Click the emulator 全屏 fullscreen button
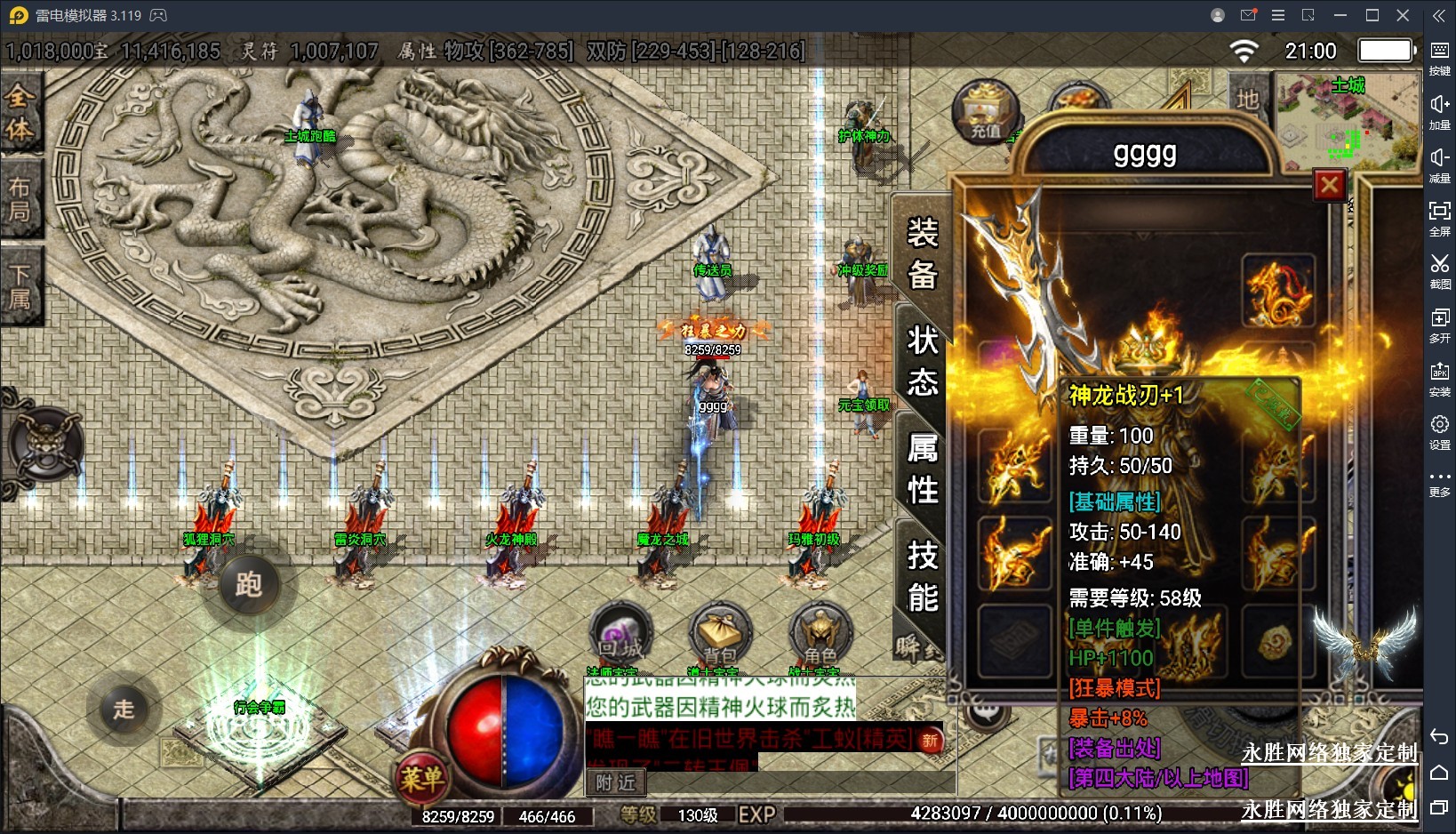The height and width of the screenshot is (834, 1456). pyautogui.click(x=1439, y=218)
